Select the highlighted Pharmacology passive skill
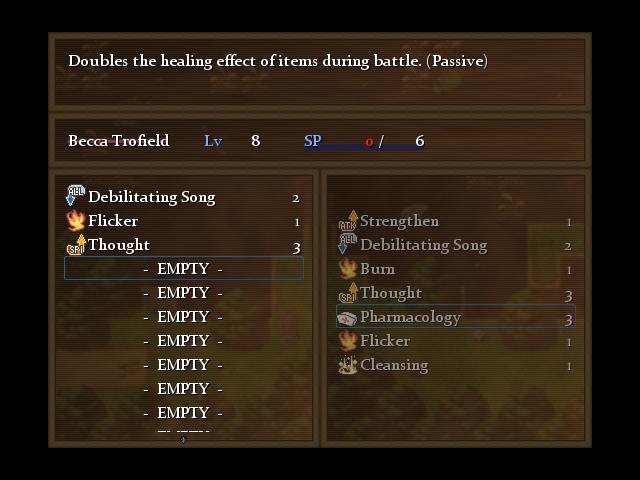 (410, 317)
